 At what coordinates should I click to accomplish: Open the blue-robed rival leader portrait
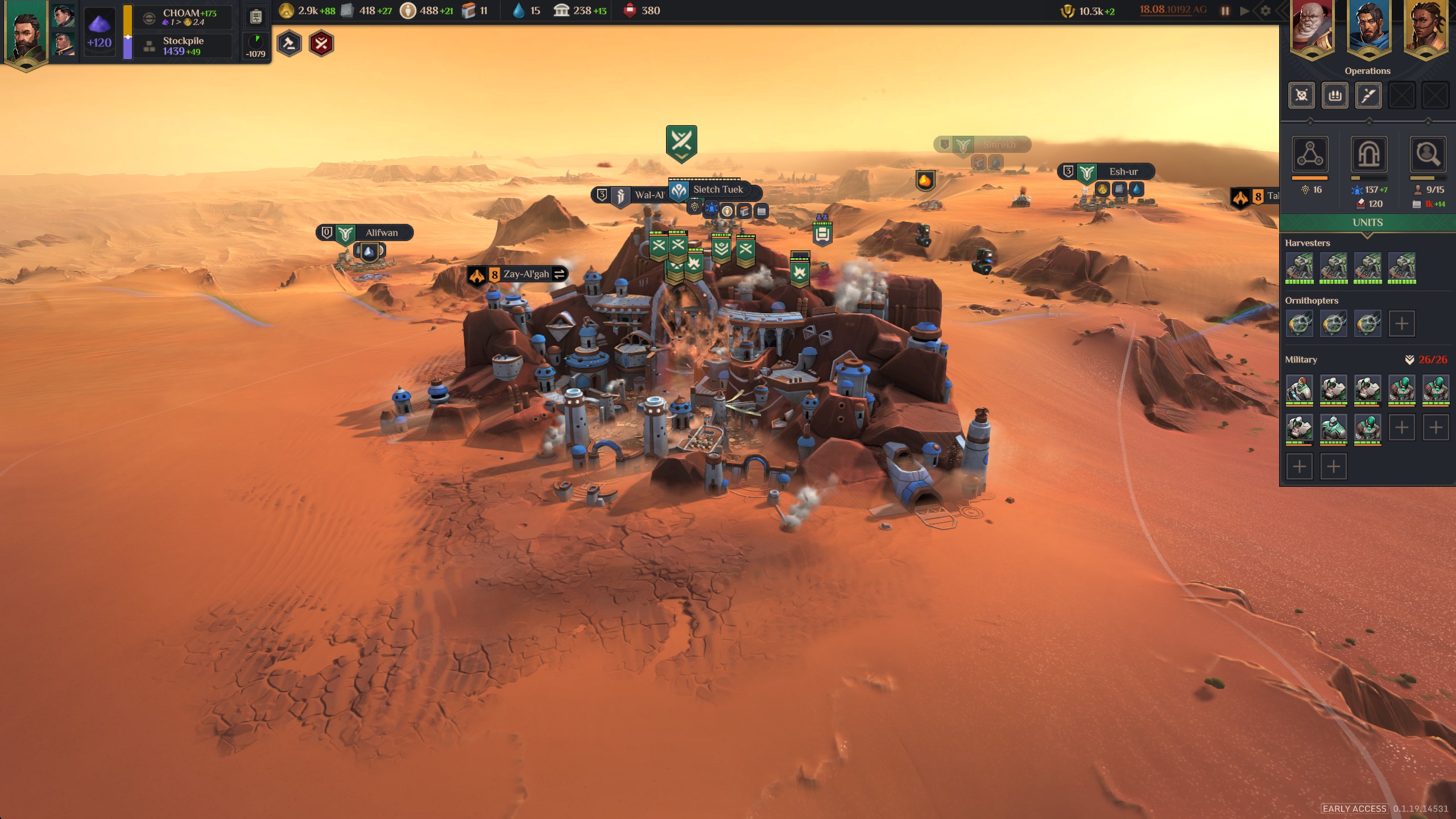[1368, 28]
